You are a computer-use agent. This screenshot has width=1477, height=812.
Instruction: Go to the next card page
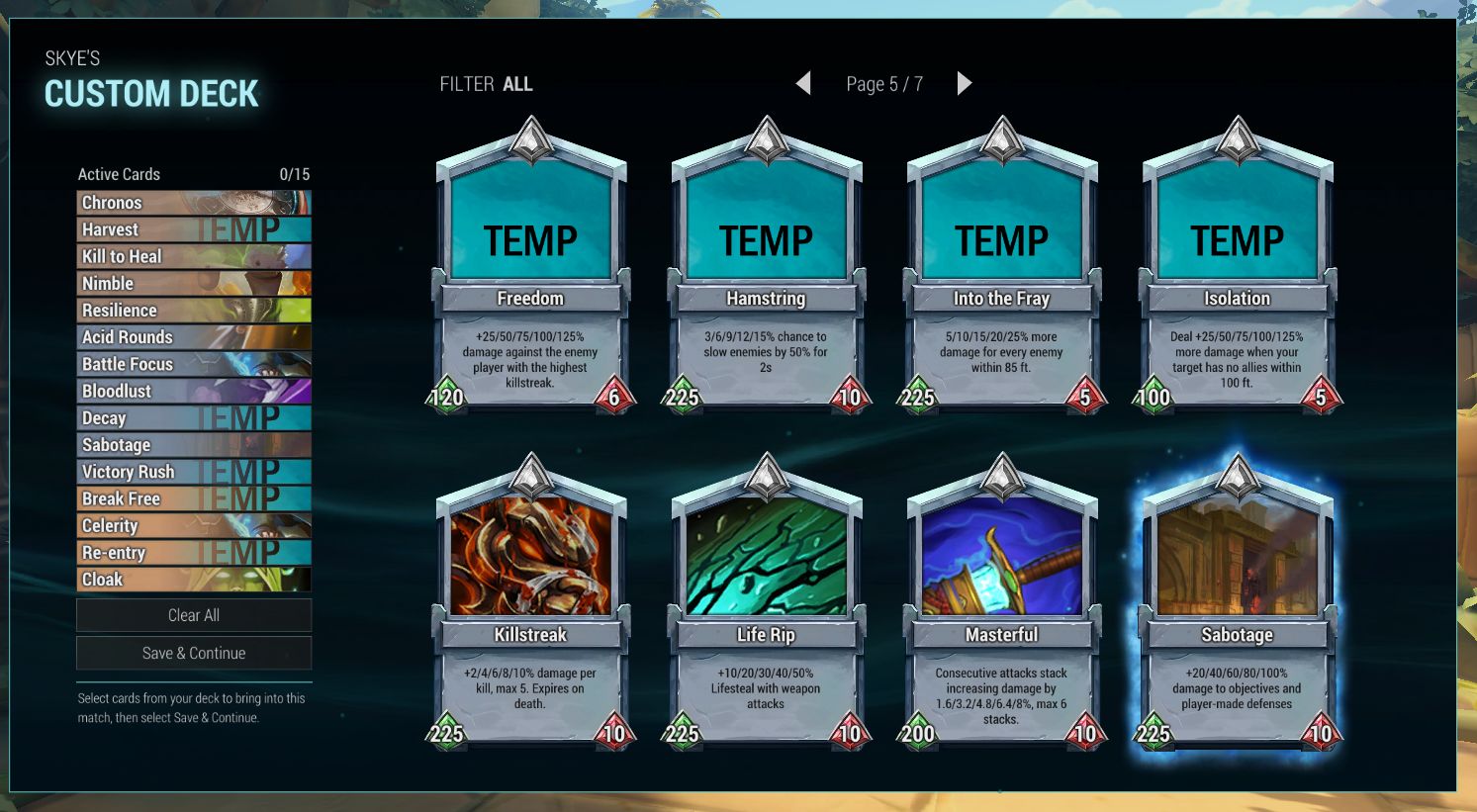click(x=965, y=84)
